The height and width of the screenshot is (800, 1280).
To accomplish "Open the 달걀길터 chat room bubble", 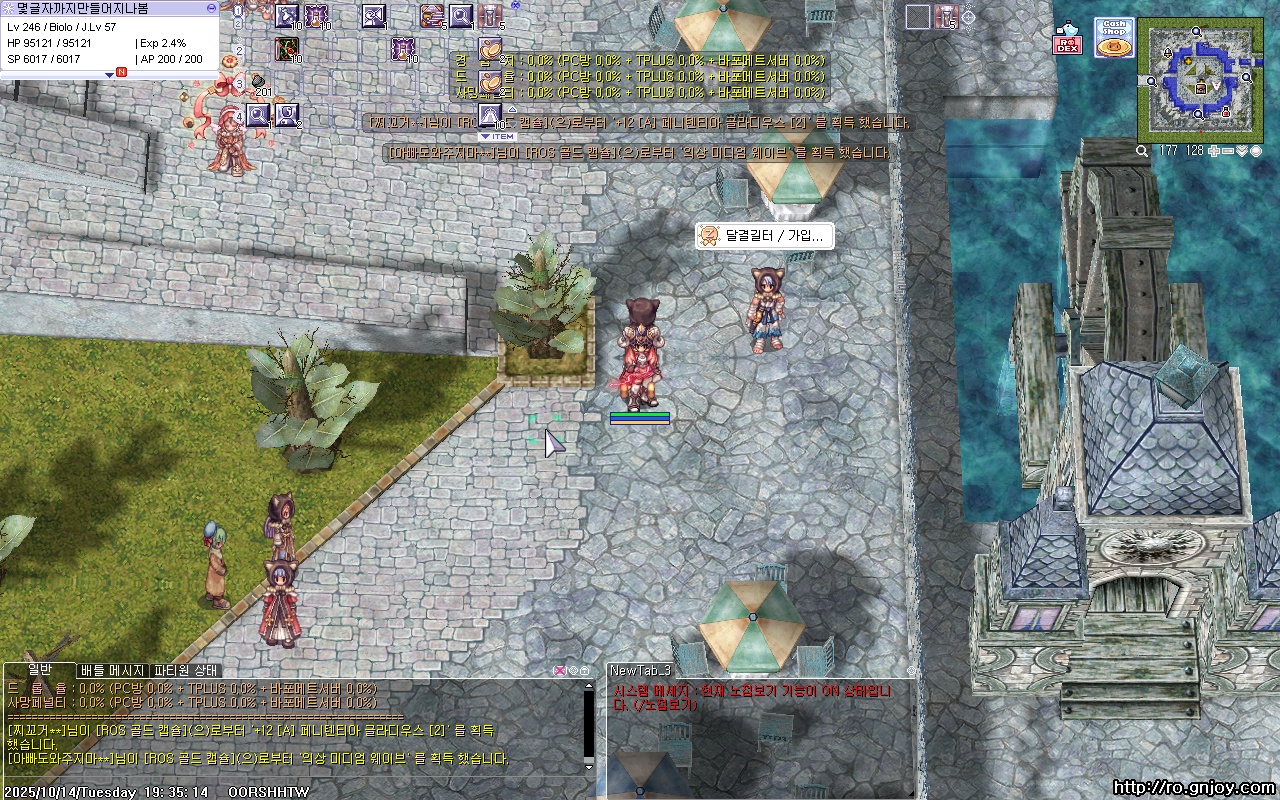I will pyautogui.click(x=765, y=236).
